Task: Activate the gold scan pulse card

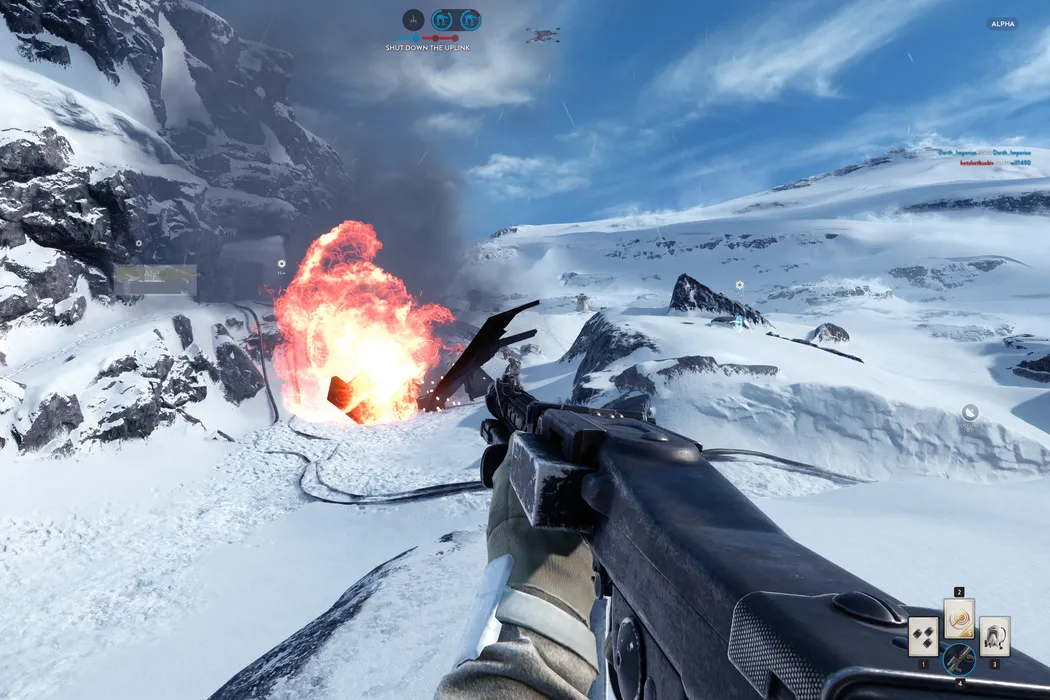Action: tap(959, 620)
